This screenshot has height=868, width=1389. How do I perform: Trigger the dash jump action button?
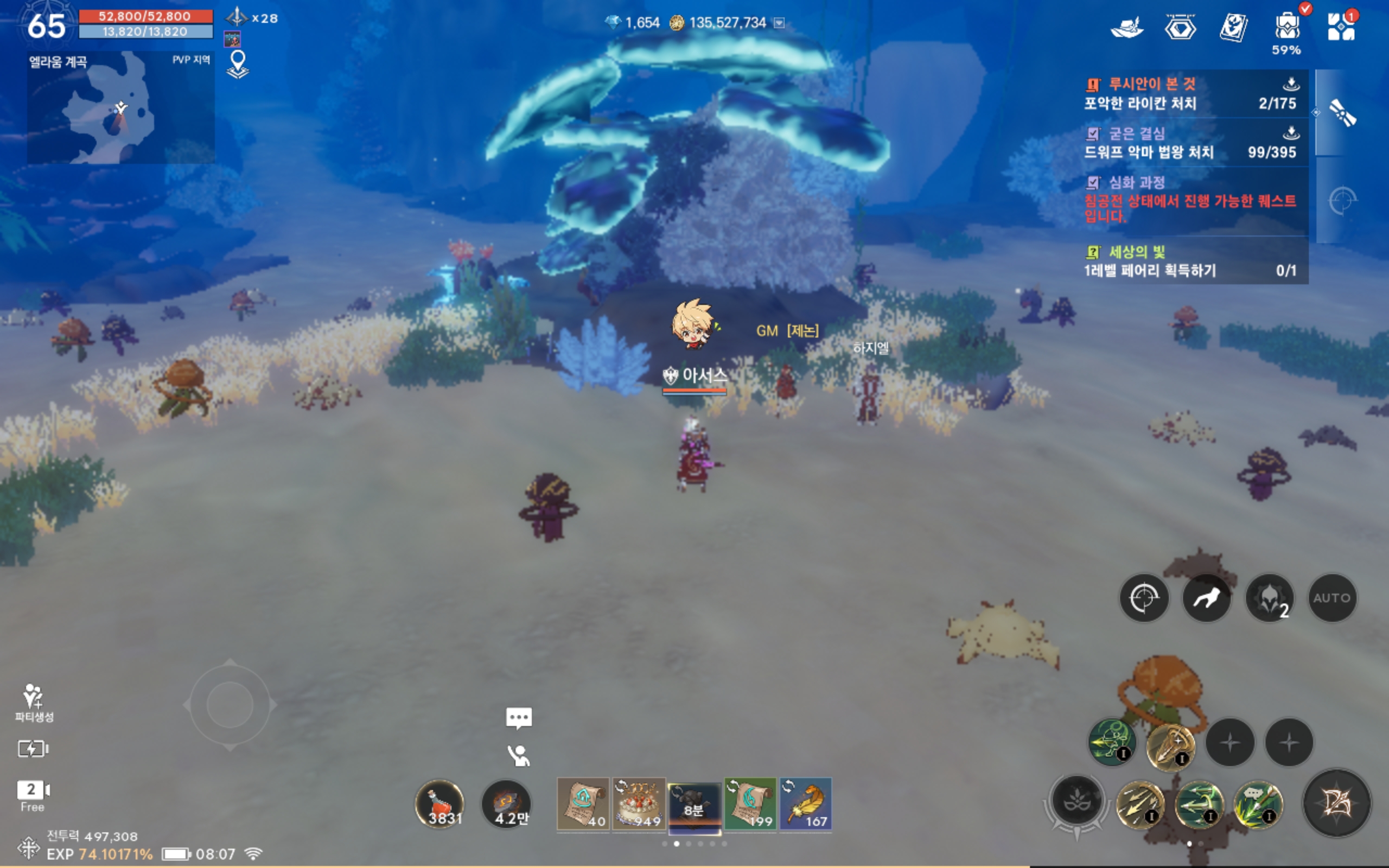[x=1207, y=598]
